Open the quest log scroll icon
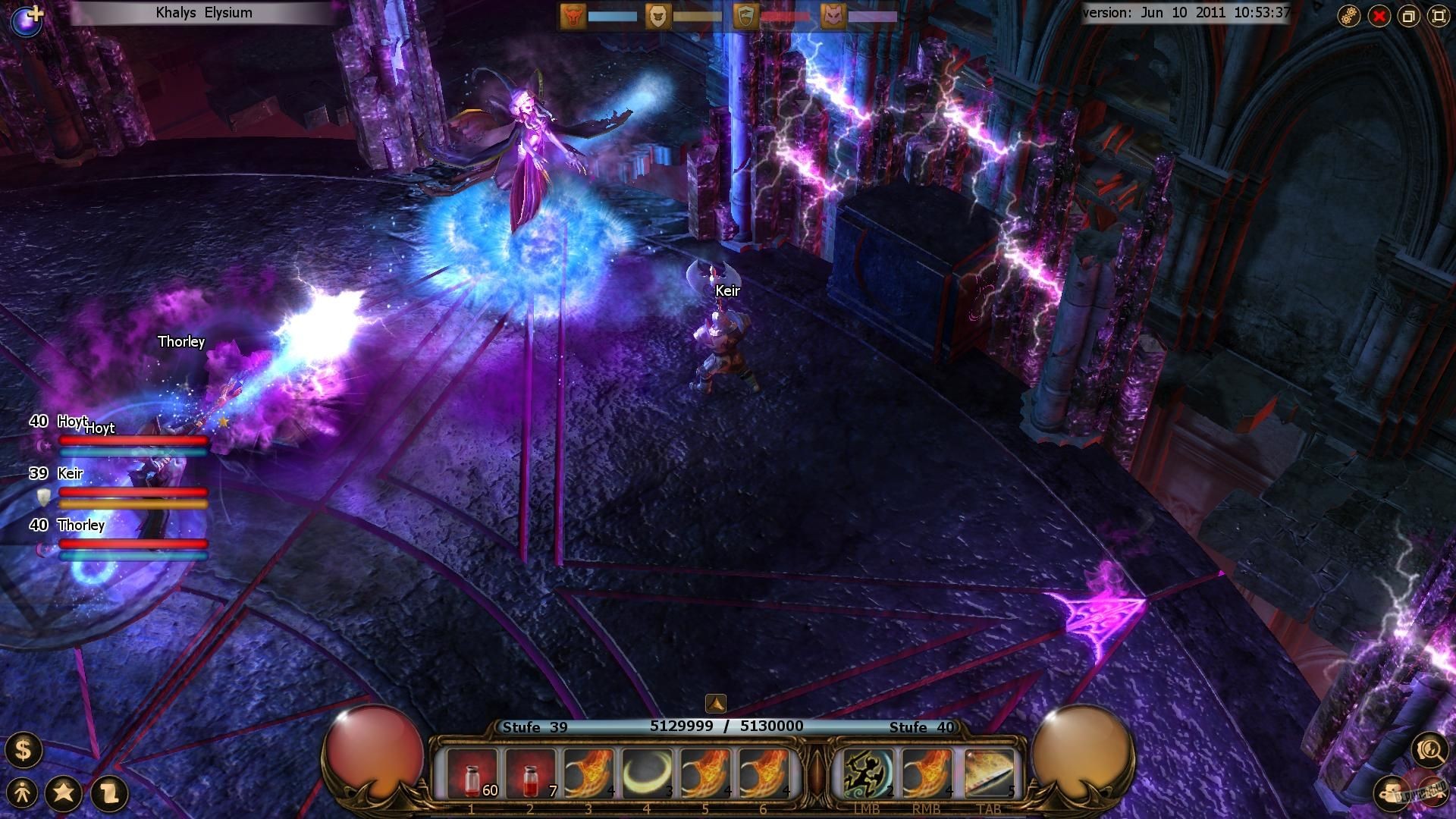This screenshot has height=819, width=1456. [x=106, y=793]
